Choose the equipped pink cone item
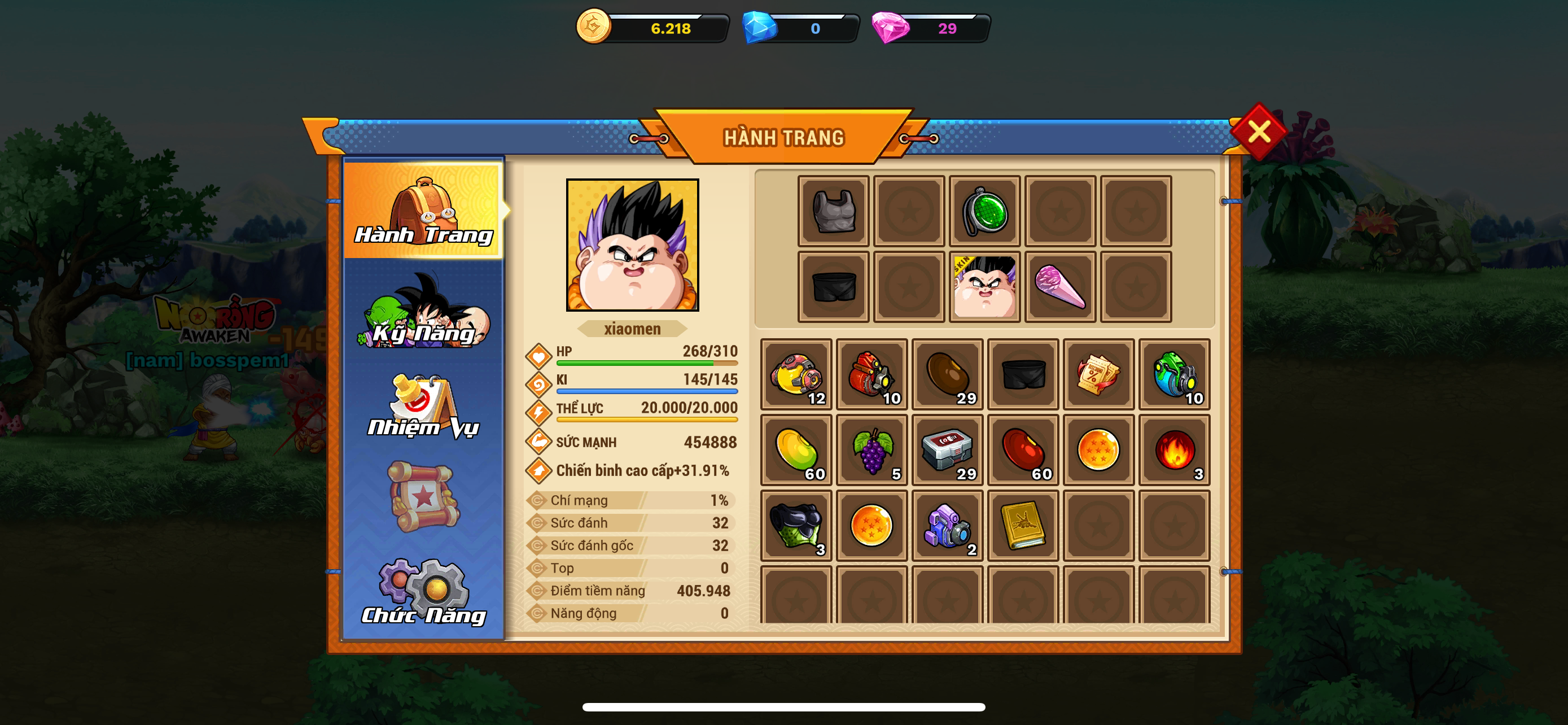This screenshot has width=1568, height=725. (x=1060, y=287)
